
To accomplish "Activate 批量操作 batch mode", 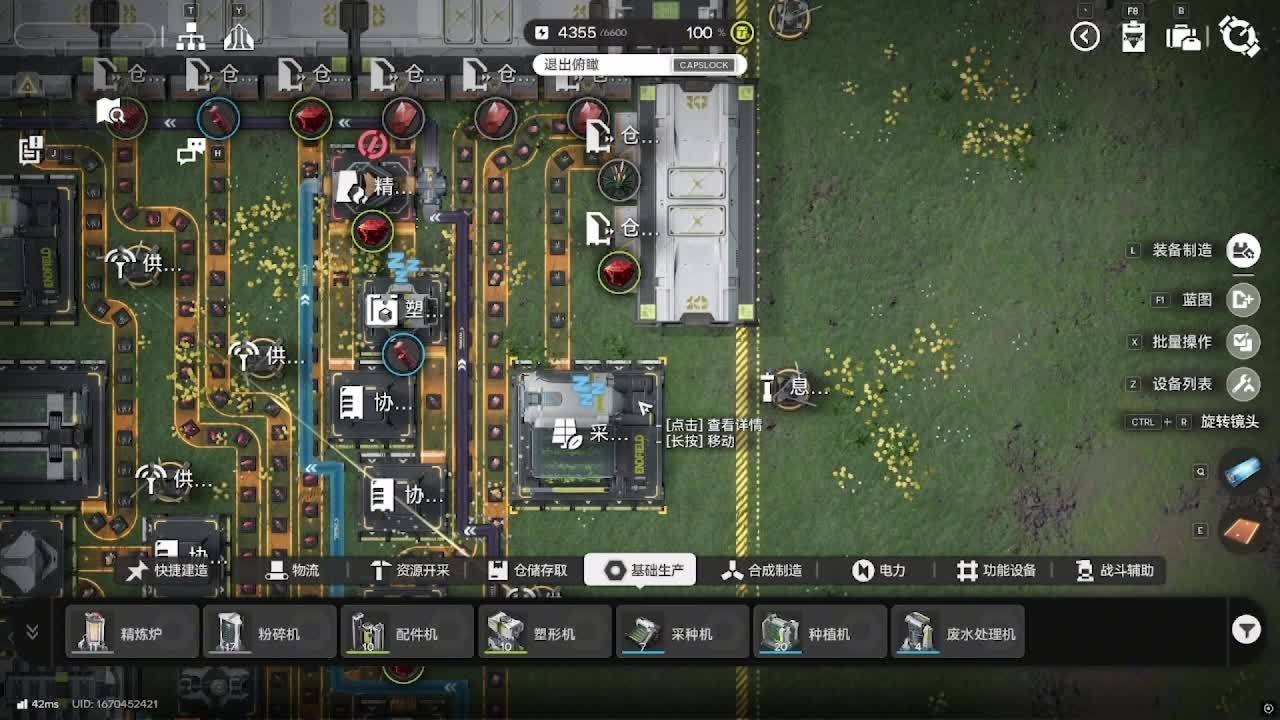I will click(x=1243, y=342).
